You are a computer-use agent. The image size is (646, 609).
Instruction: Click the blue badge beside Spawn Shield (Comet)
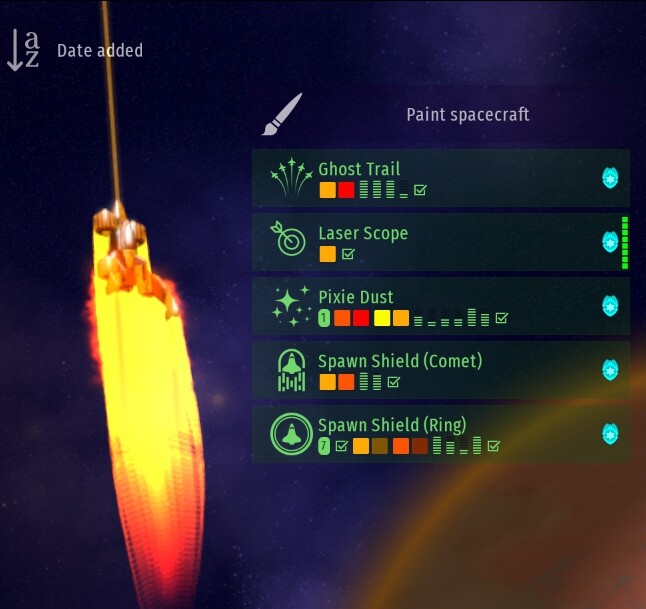point(610,370)
